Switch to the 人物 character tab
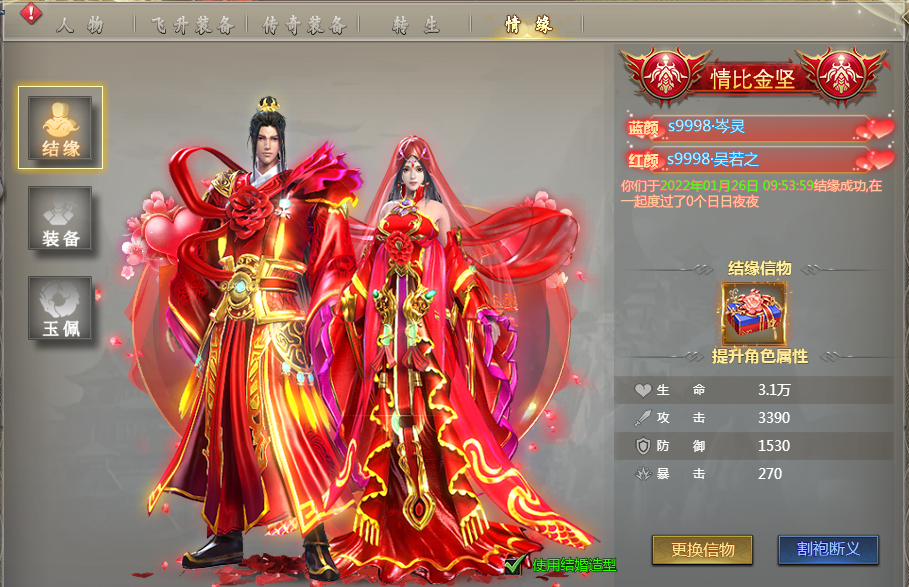 click(x=80, y=25)
